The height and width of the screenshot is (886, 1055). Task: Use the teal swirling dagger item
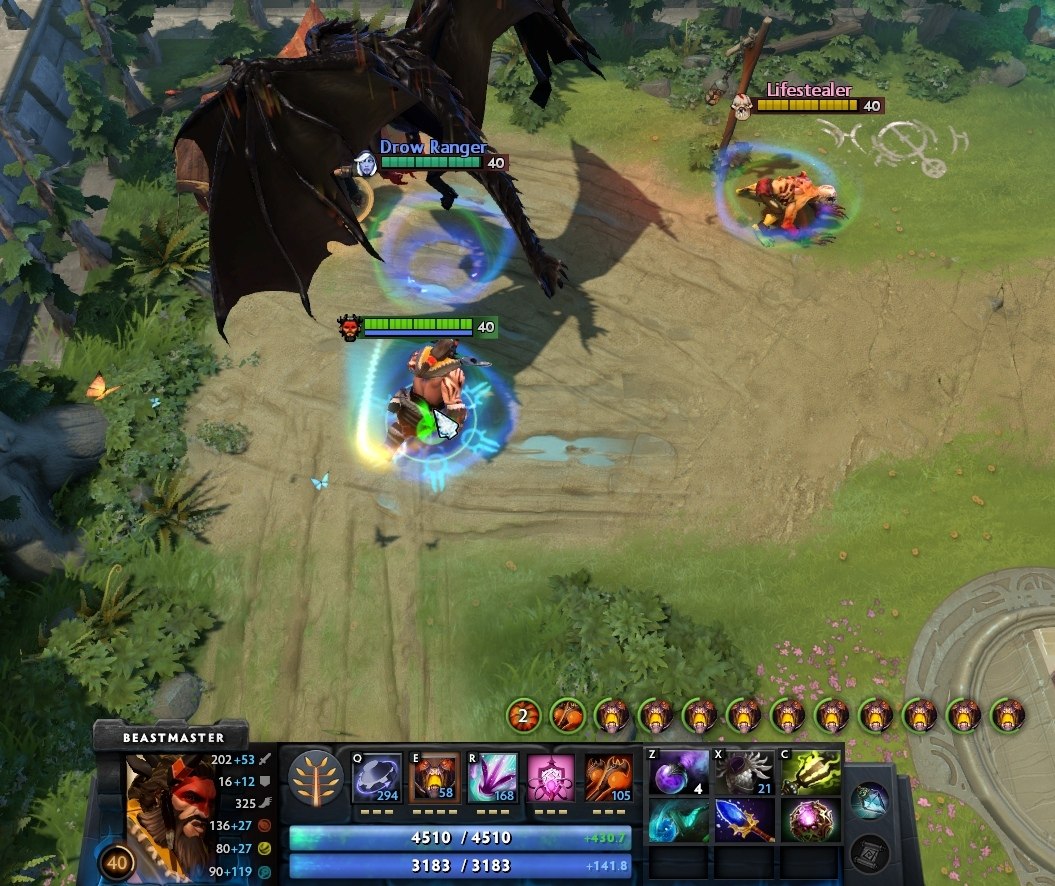tap(679, 820)
